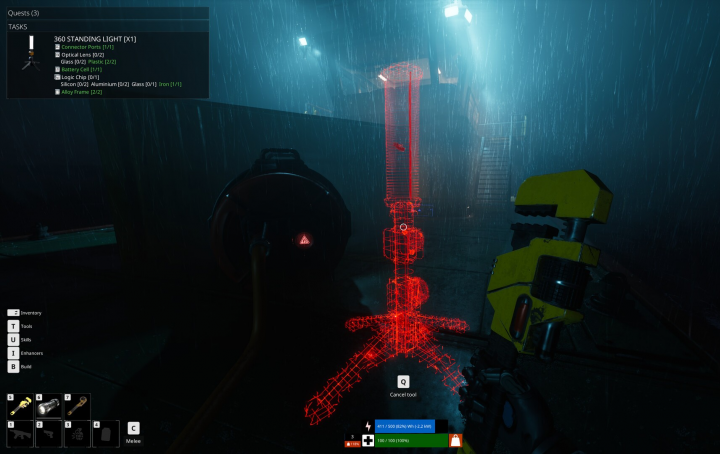Select the grenade slot
Viewport: 720px width, 454px height.
coord(77,433)
